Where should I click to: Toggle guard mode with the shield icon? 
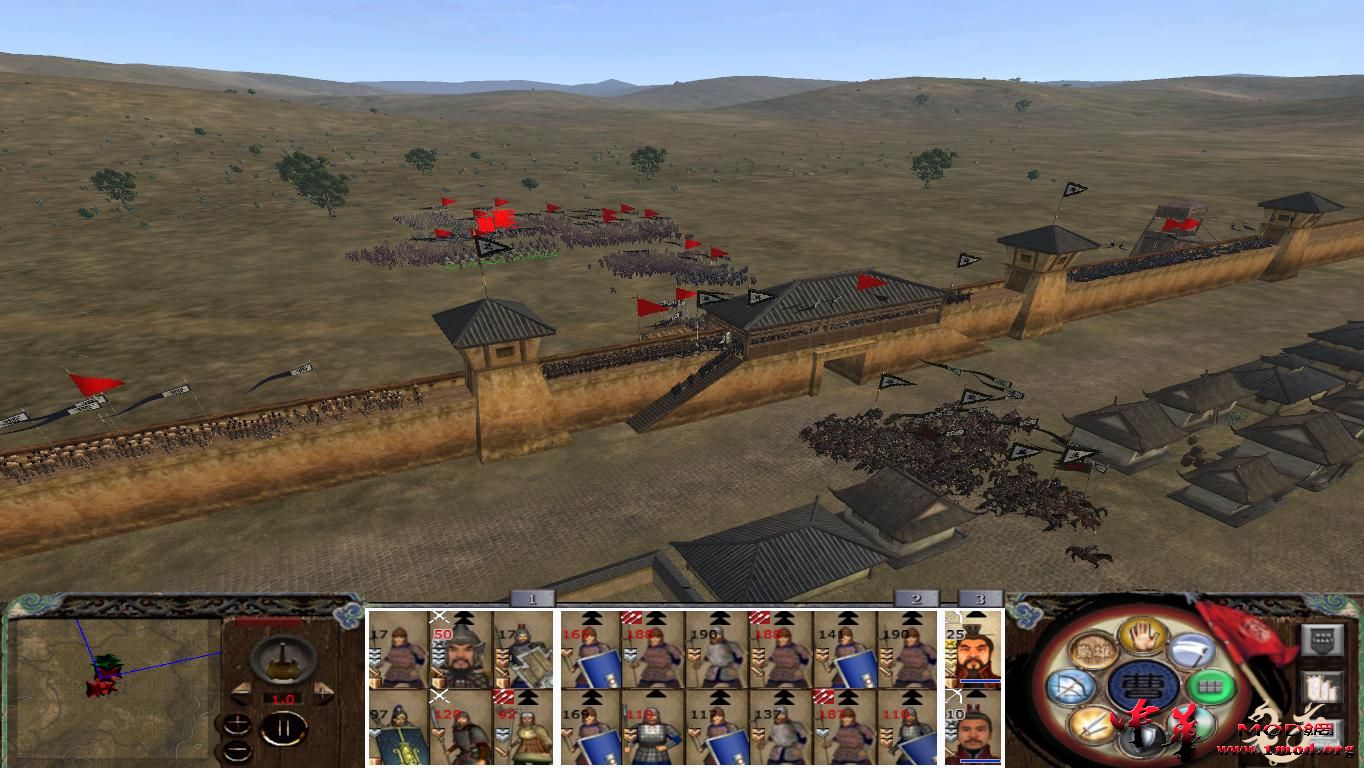click(1145, 738)
